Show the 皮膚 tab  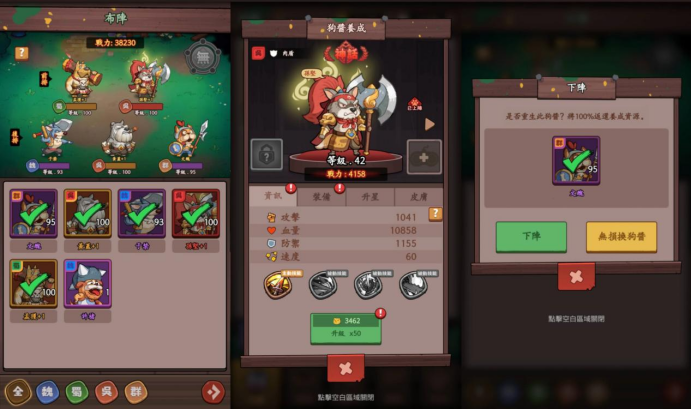point(417,197)
